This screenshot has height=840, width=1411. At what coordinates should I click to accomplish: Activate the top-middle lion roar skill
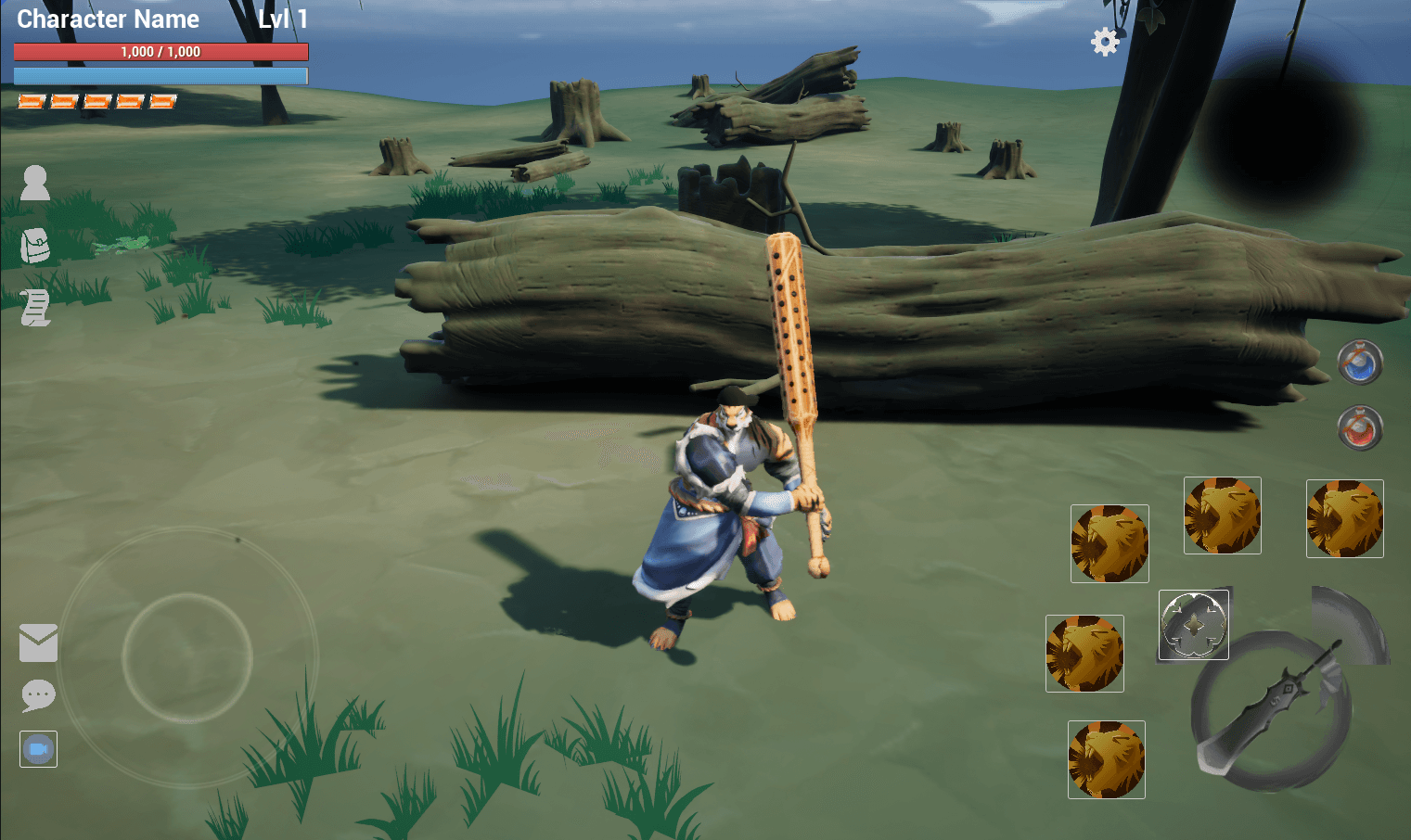point(1222,515)
